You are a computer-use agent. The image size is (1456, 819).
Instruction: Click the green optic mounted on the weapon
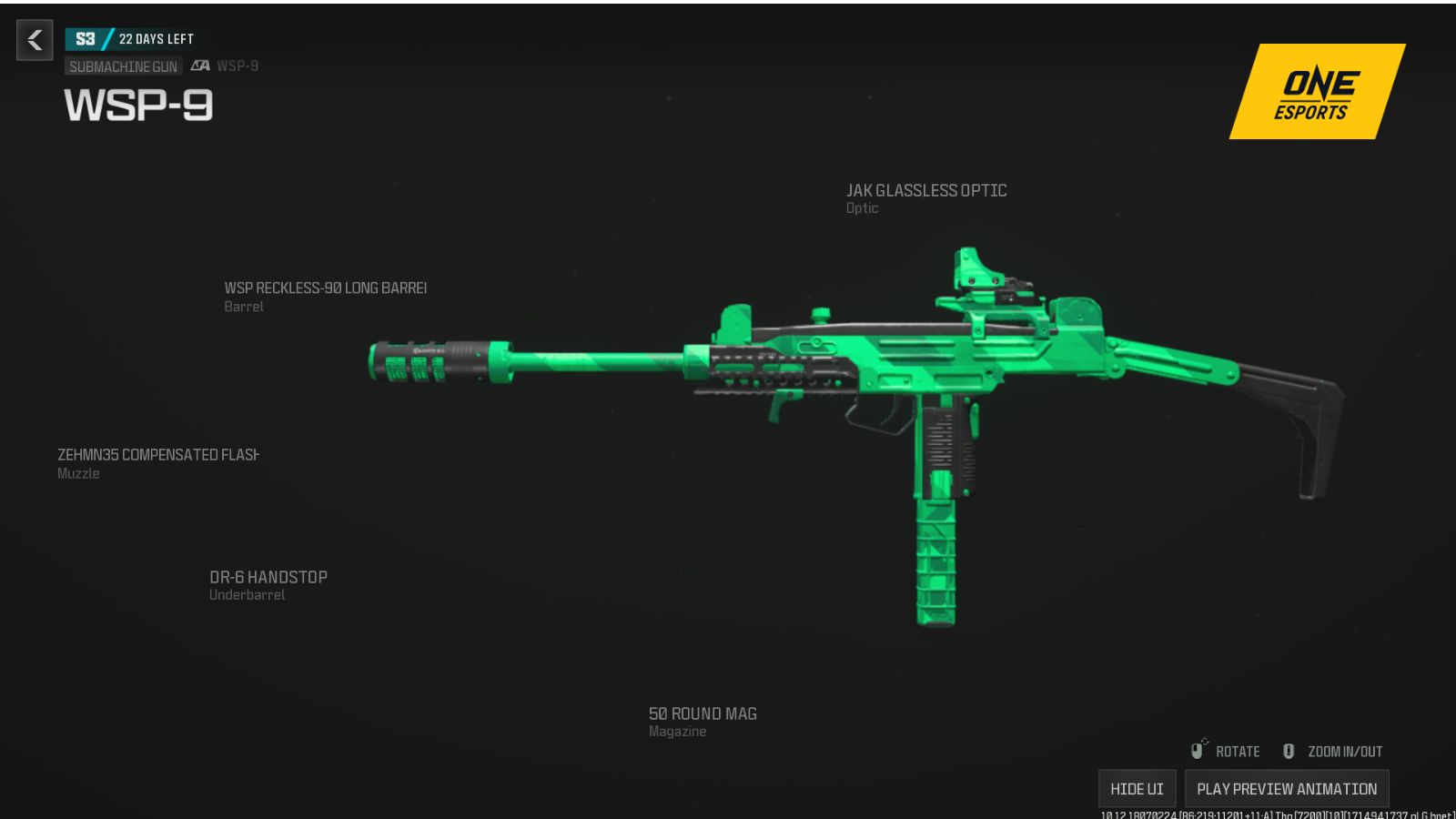pos(987,273)
